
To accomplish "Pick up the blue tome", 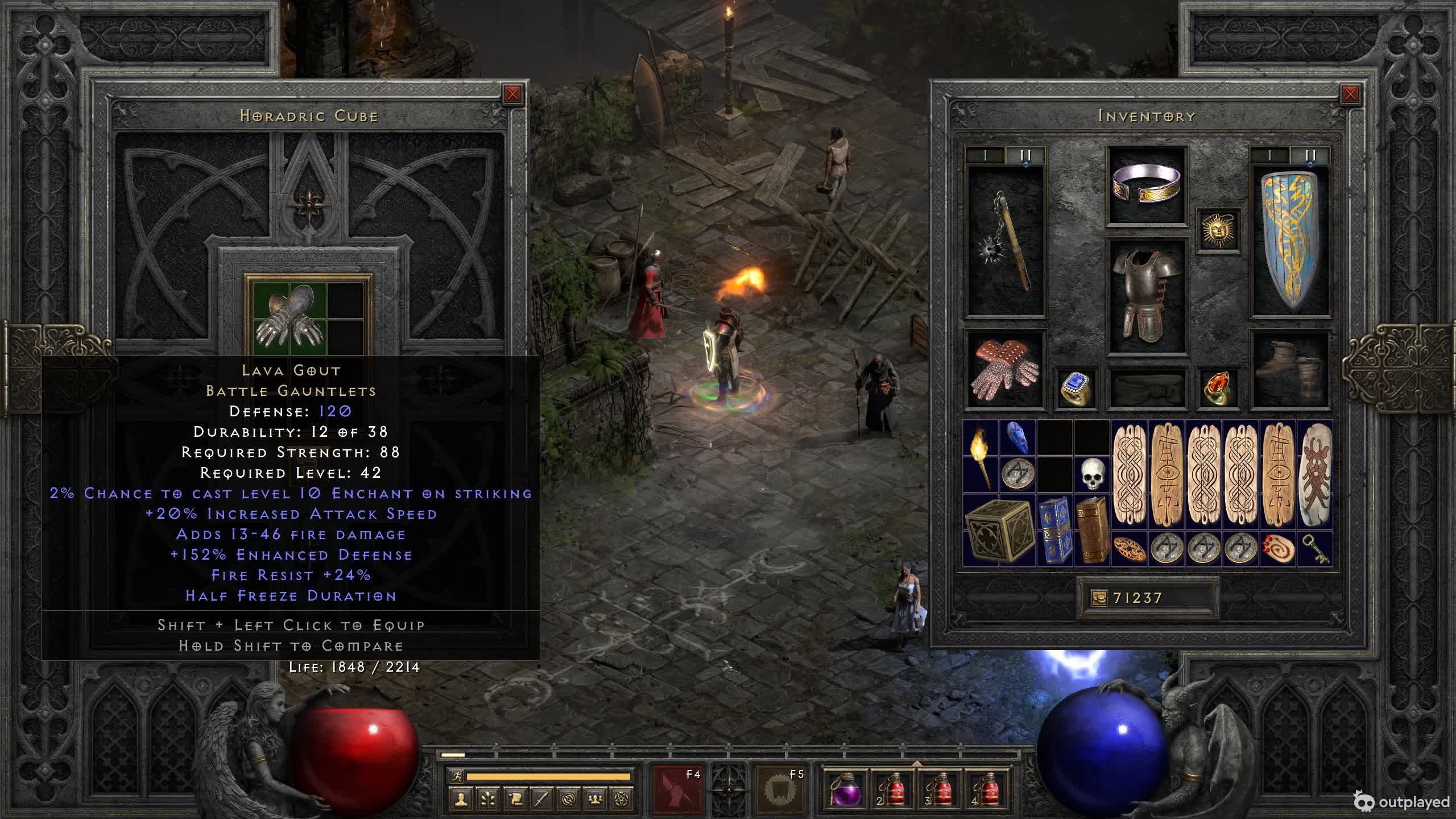I will pyautogui.click(x=1054, y=530).
